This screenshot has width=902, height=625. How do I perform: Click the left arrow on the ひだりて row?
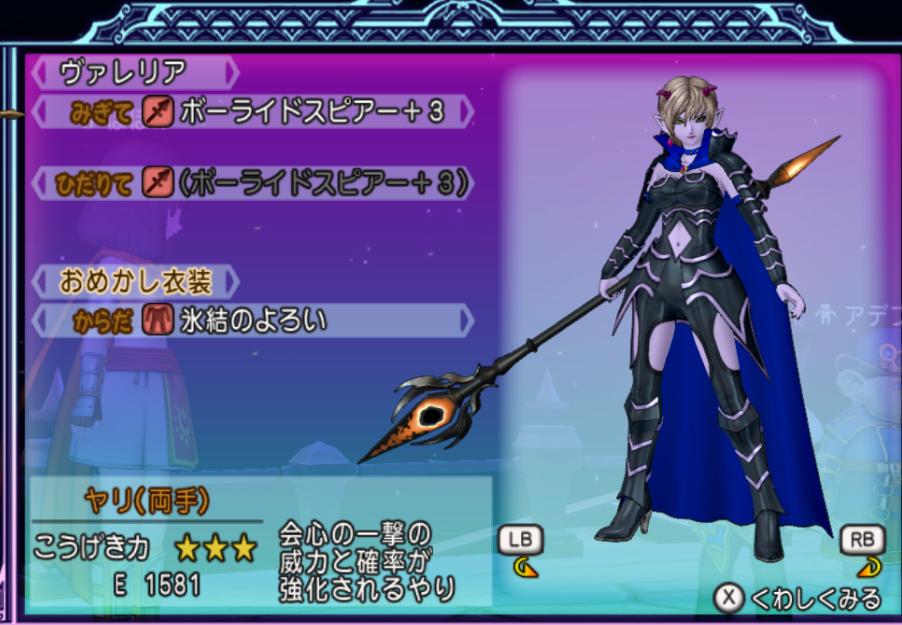coord(39,183)
